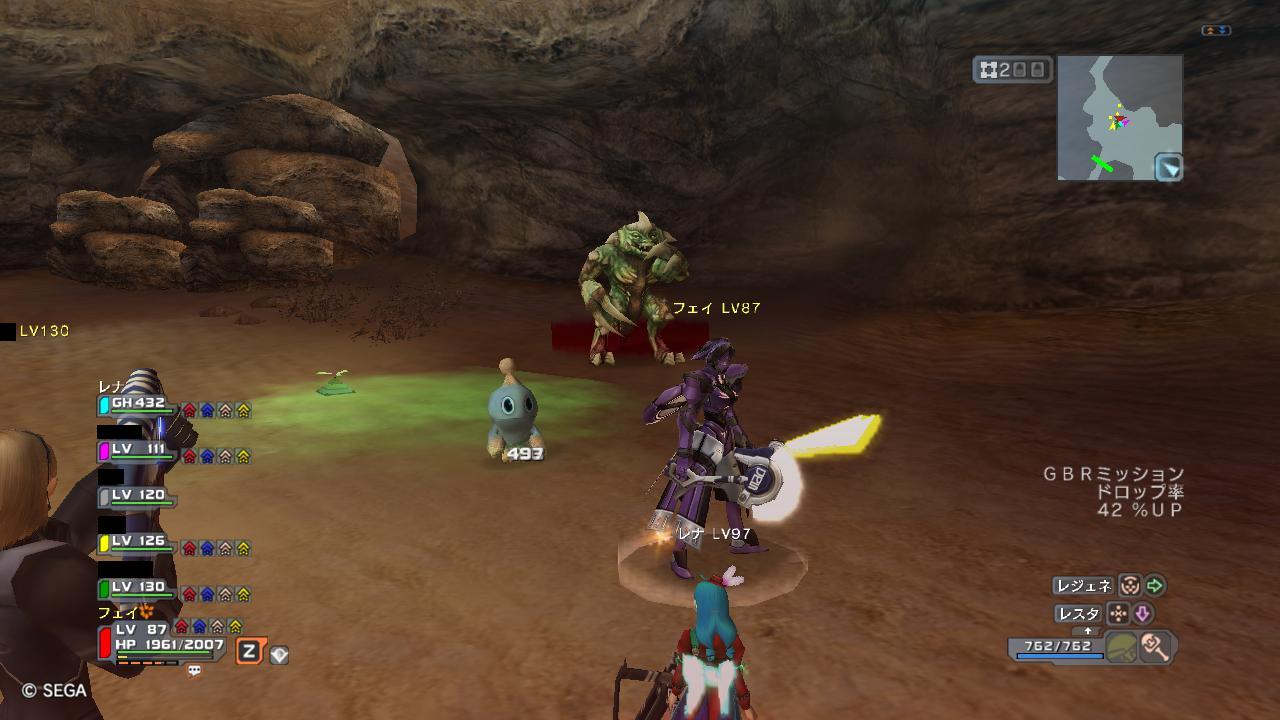Click the diamond gem icon

point(279,655)
